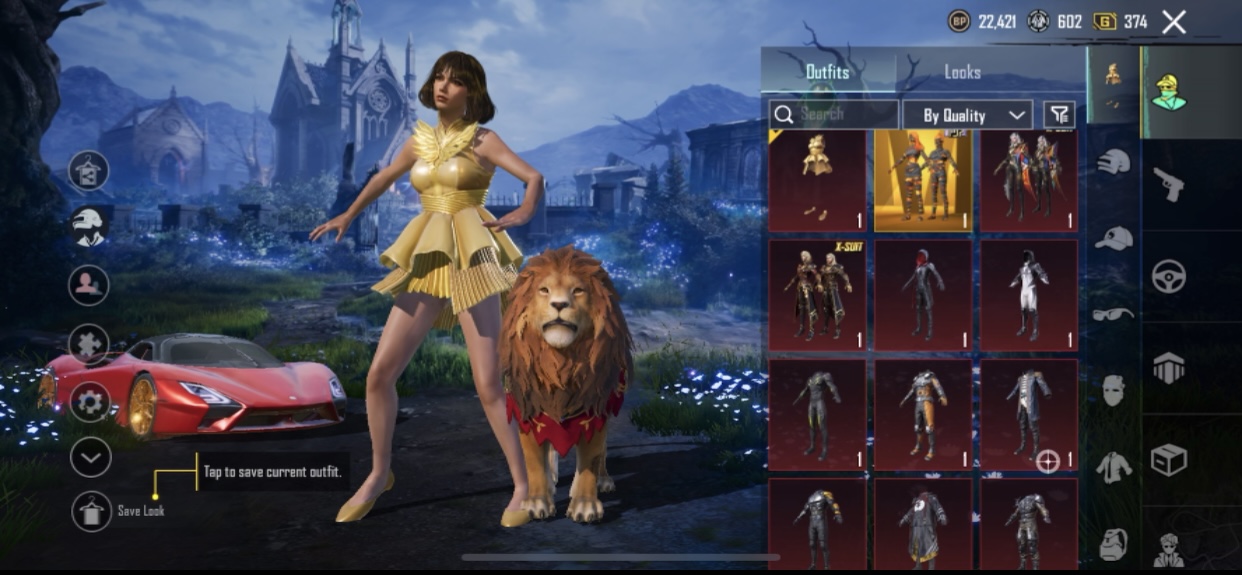Select the golden dress outfit
This screenshot has width=1242, height=575.
(817, 180)
